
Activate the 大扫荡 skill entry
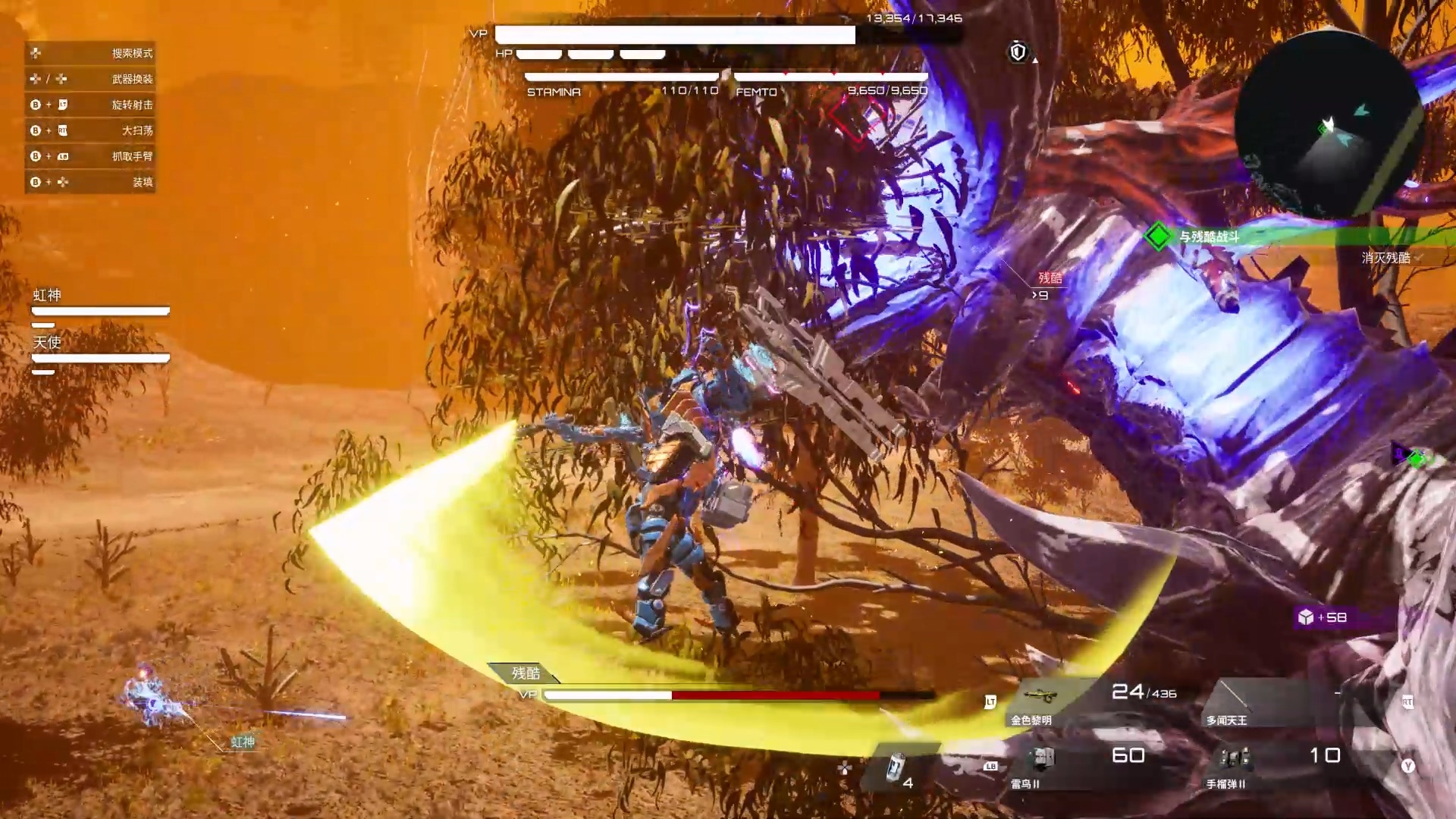[x=90, y=130]
